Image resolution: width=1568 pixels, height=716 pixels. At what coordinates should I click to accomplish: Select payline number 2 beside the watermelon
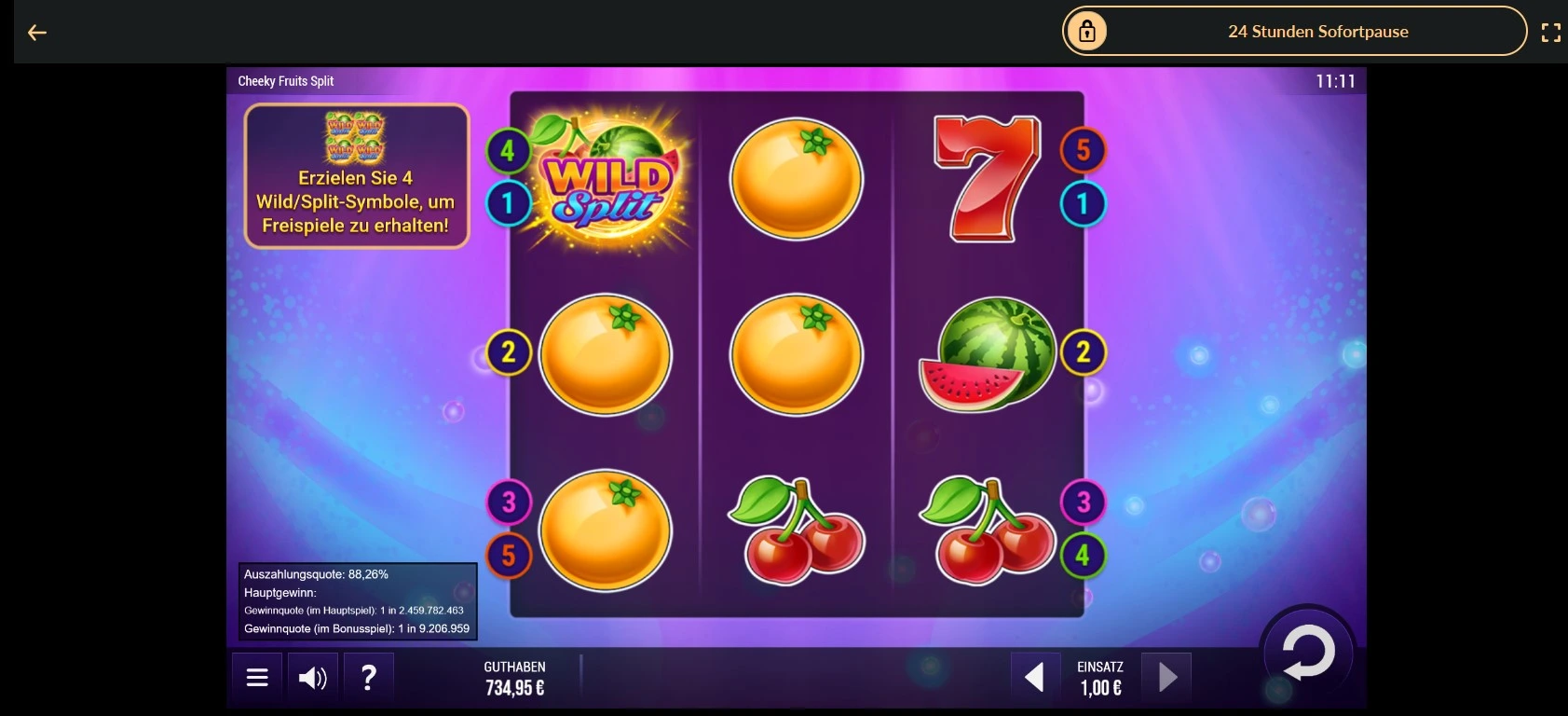point(1083,352)
